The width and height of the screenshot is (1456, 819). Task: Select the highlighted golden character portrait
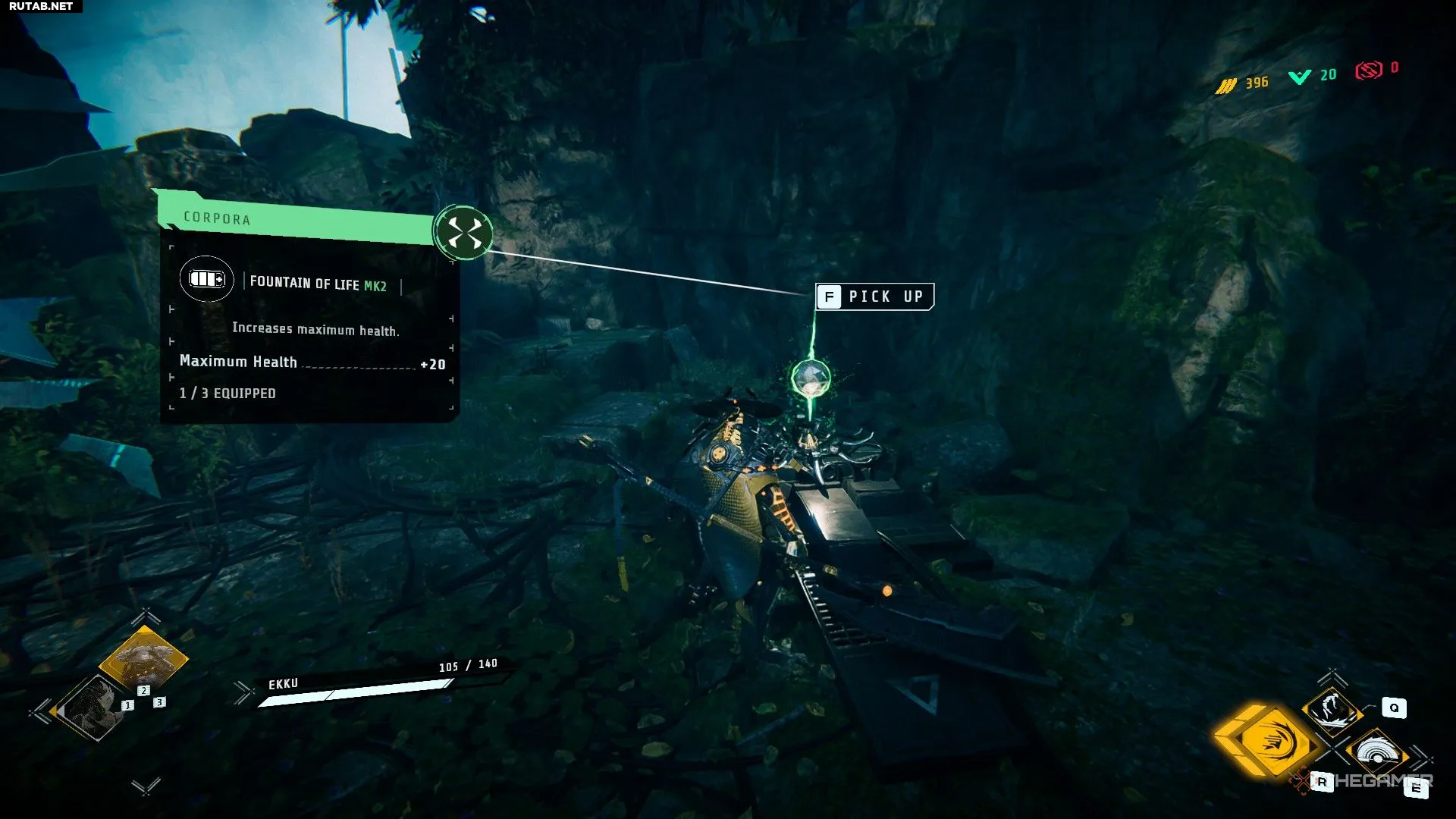[x=143, y=658]
